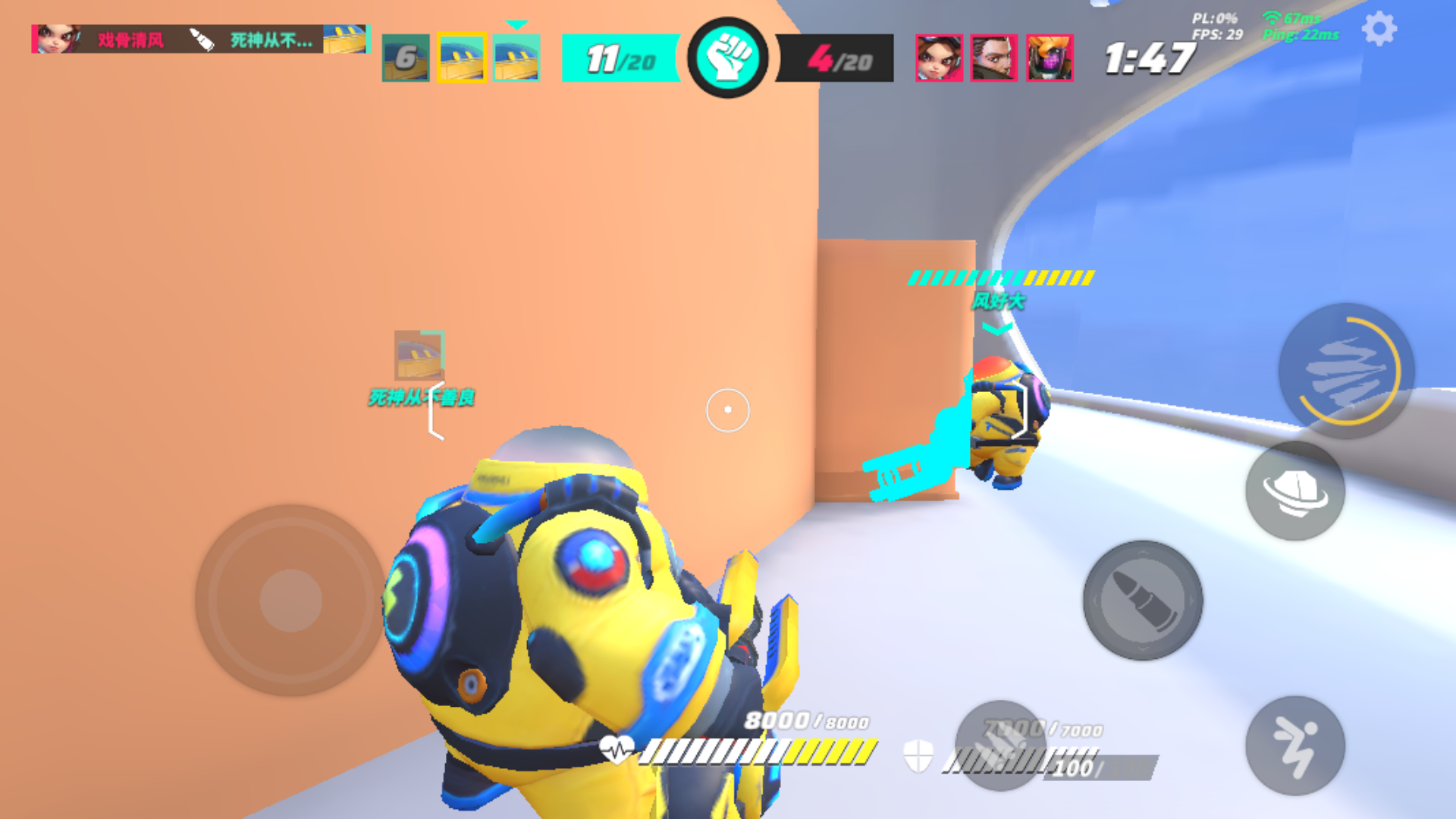
Task: Toggle the Wi-Fi ping indicator showing 67ms
Action: coord(1289,17)
